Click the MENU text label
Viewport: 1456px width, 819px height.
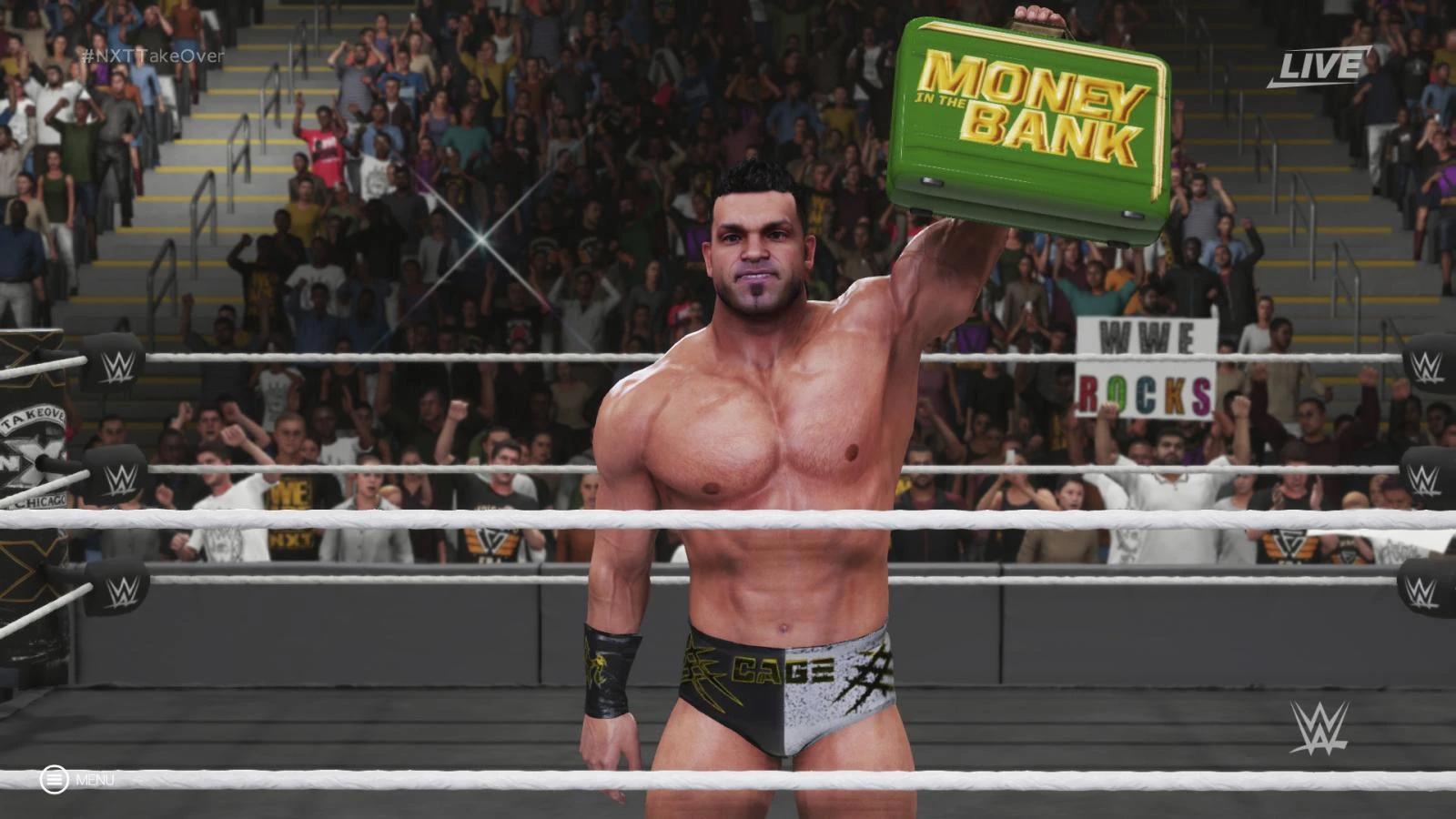tap(96, 780)
